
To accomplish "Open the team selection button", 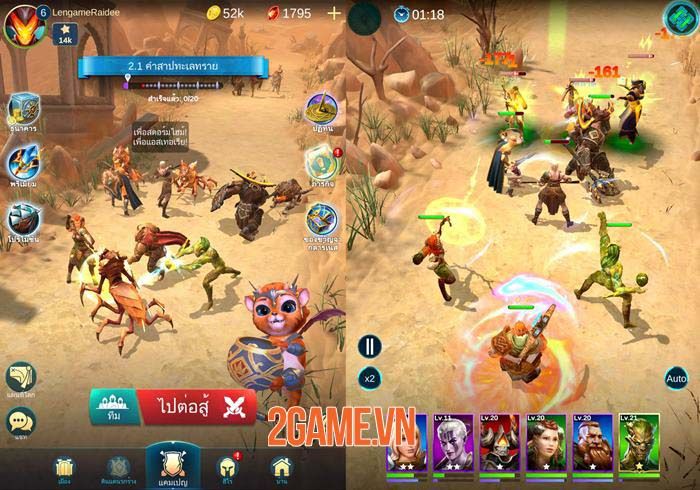I will [110, 406].
